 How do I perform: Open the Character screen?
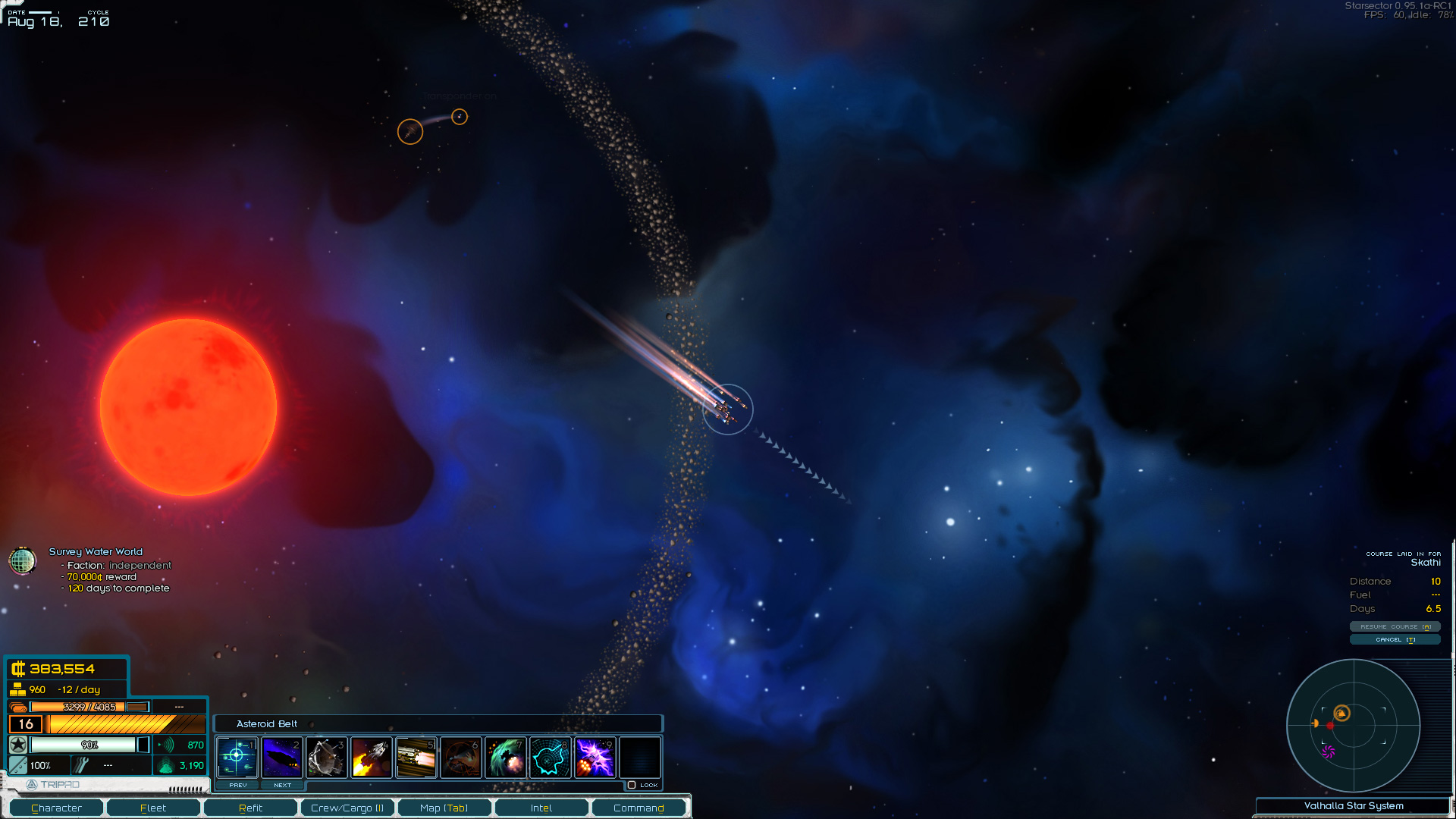[x=55, y=808]
